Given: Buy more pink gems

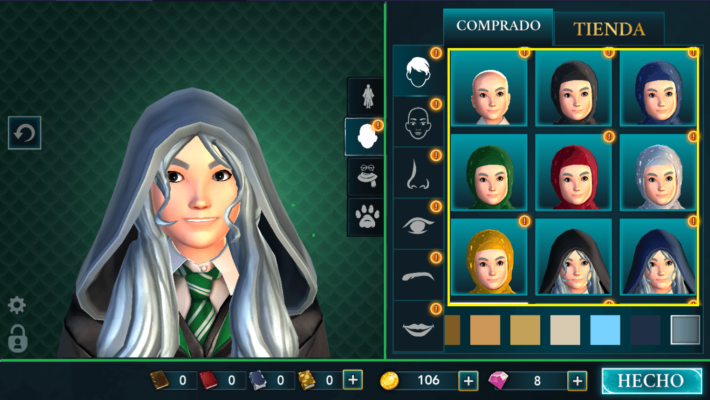Looking at the screenshot, I should [577, 380].
